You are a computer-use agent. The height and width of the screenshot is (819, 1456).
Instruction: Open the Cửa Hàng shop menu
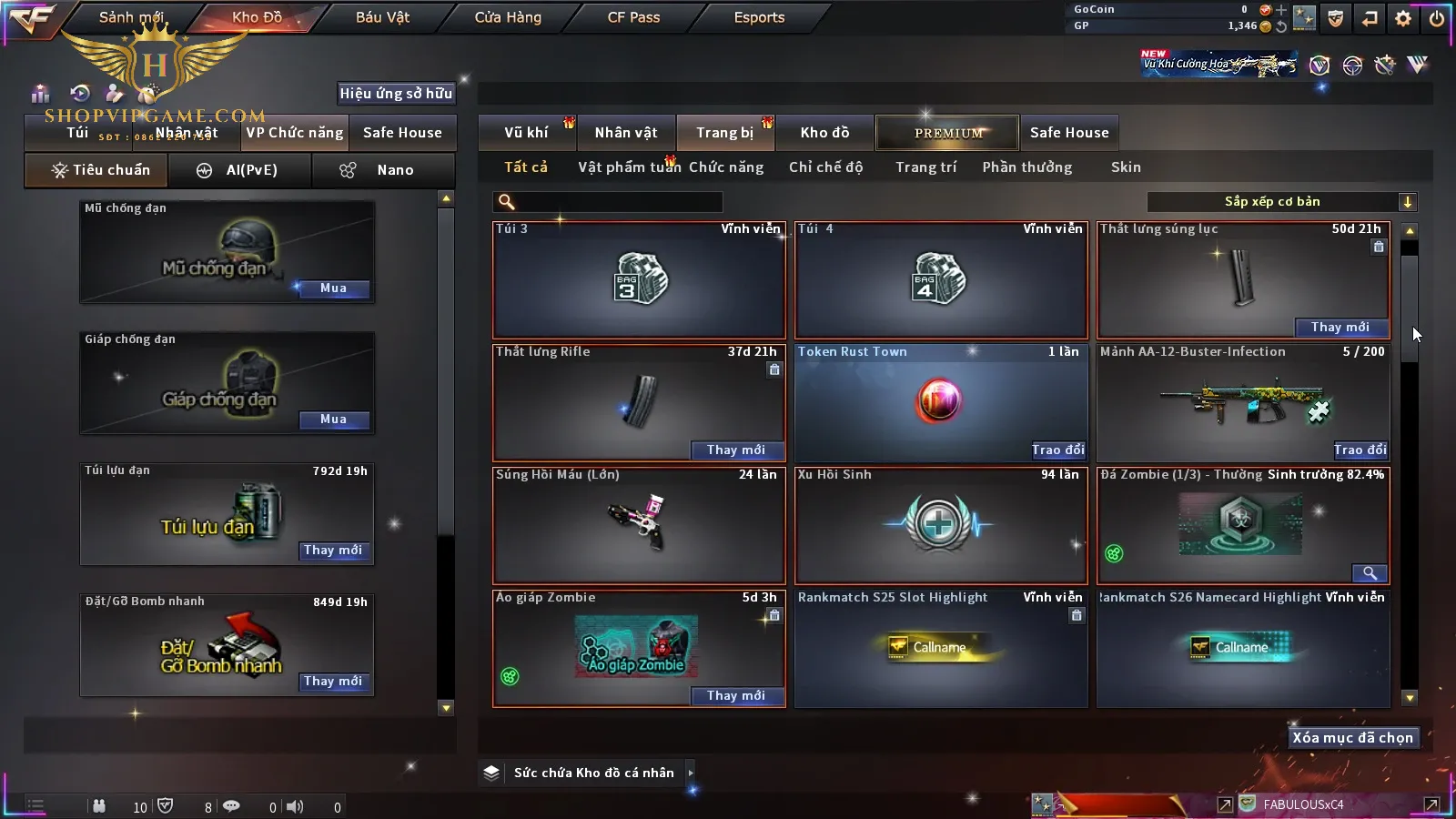508,17
